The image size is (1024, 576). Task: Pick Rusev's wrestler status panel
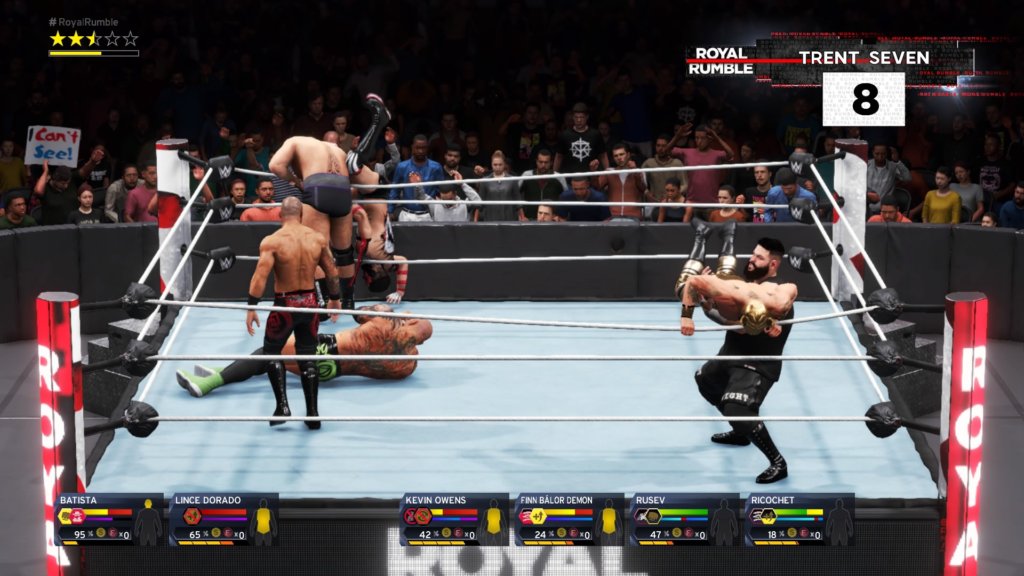pos(685,518)
